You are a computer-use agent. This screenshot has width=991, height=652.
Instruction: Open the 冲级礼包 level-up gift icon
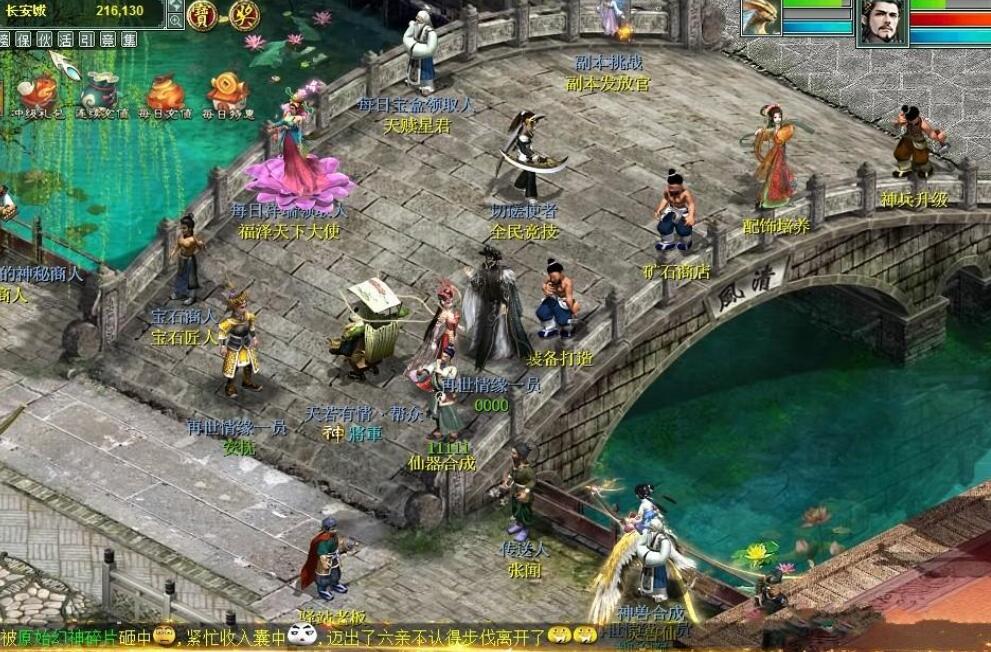tap(37, 94)
